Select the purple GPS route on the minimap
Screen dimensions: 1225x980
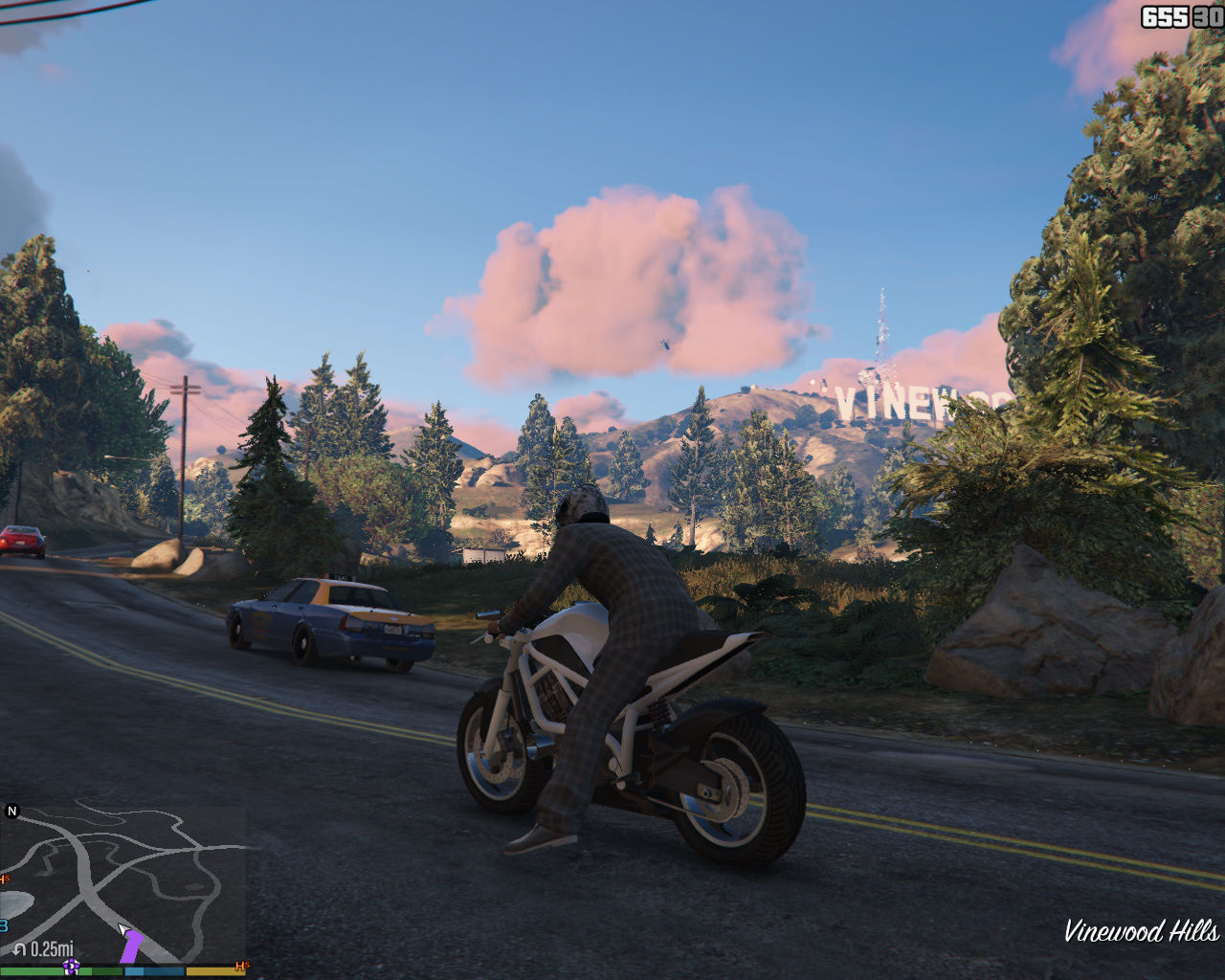point(132,947)
